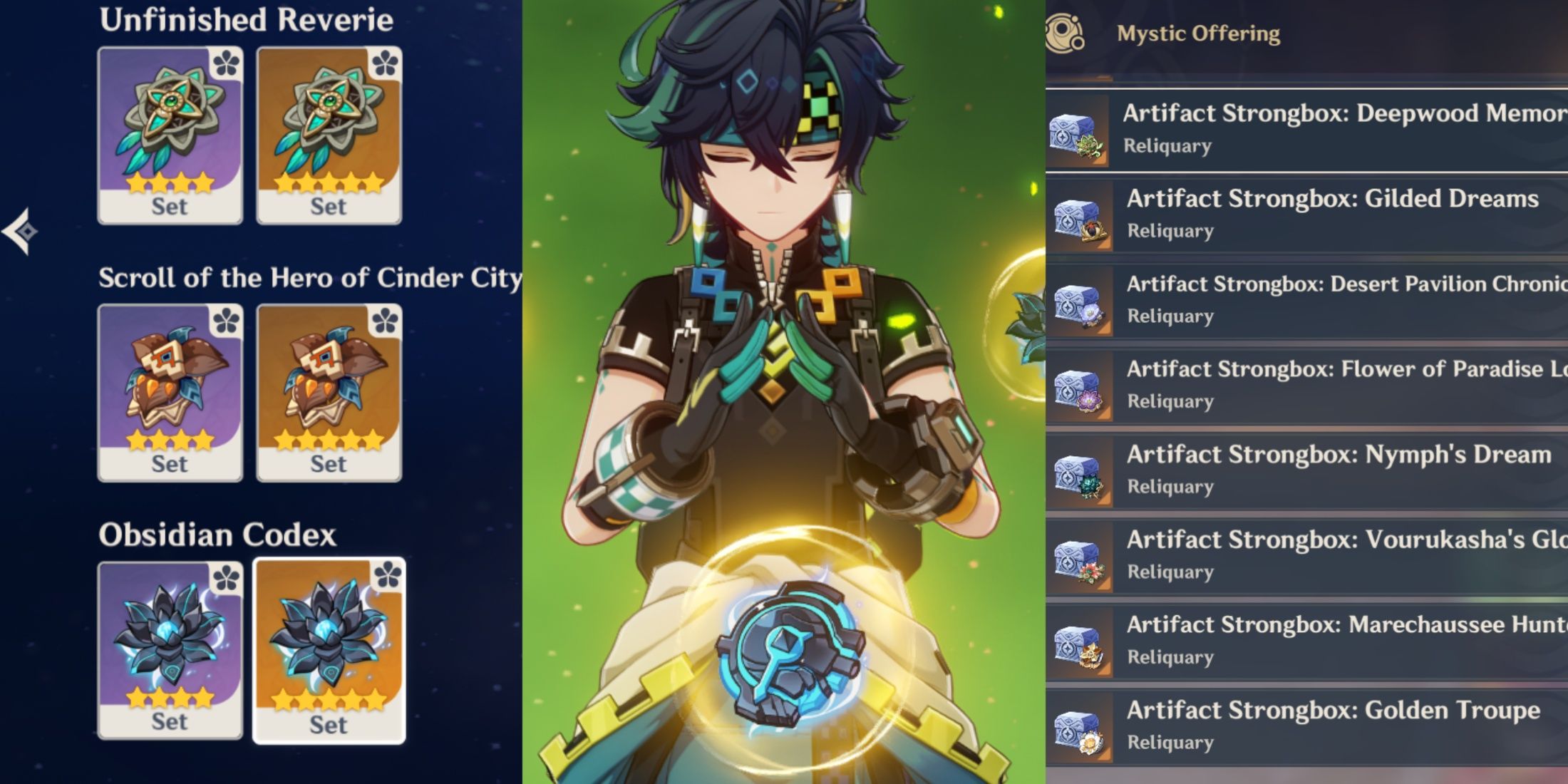
Task: Click Set under the 4-star Unfinished Reverie
Action: (170, 207)
